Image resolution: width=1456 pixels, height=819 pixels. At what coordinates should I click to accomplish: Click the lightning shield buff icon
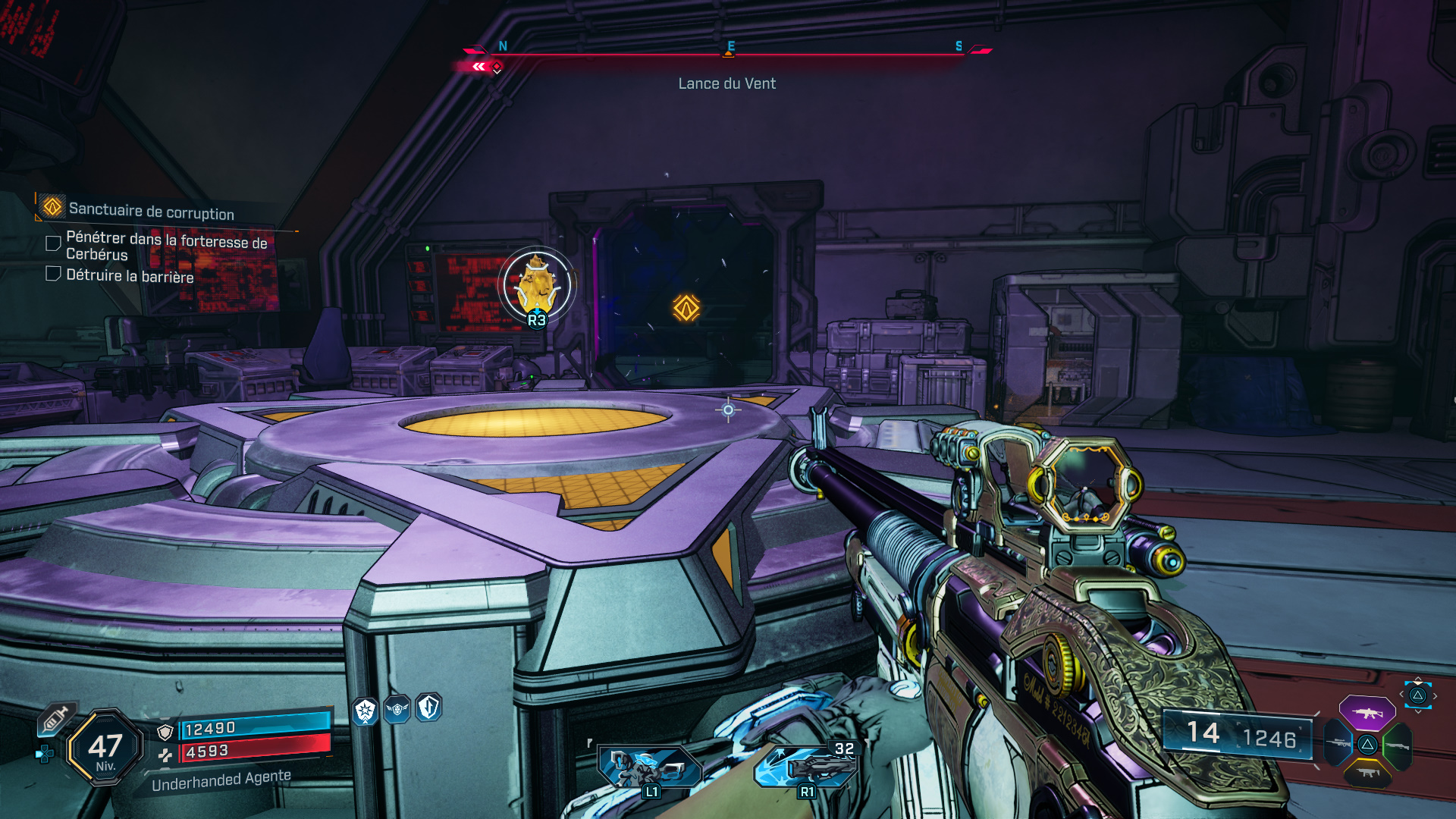coord(428,708)
